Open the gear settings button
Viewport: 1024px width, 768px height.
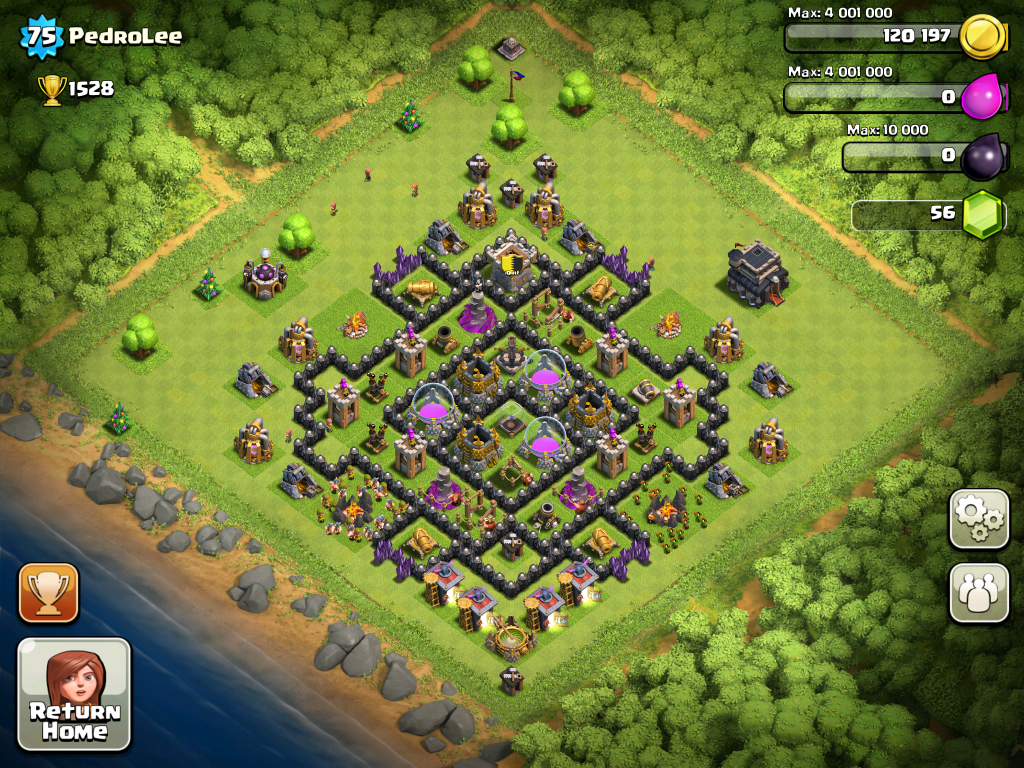[x=979, y=519]
